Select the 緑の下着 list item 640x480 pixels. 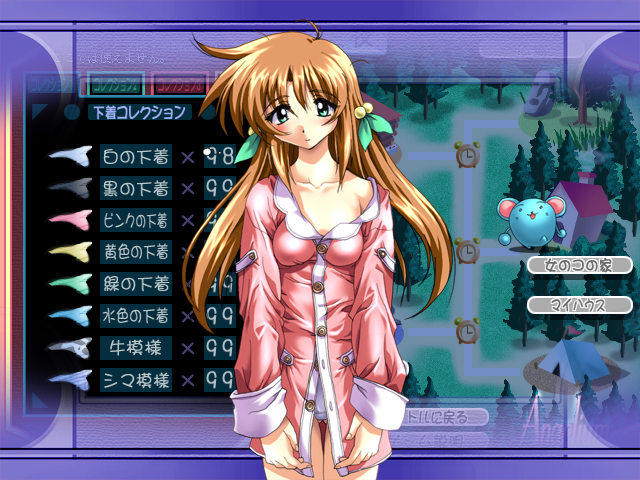(136, 284)
